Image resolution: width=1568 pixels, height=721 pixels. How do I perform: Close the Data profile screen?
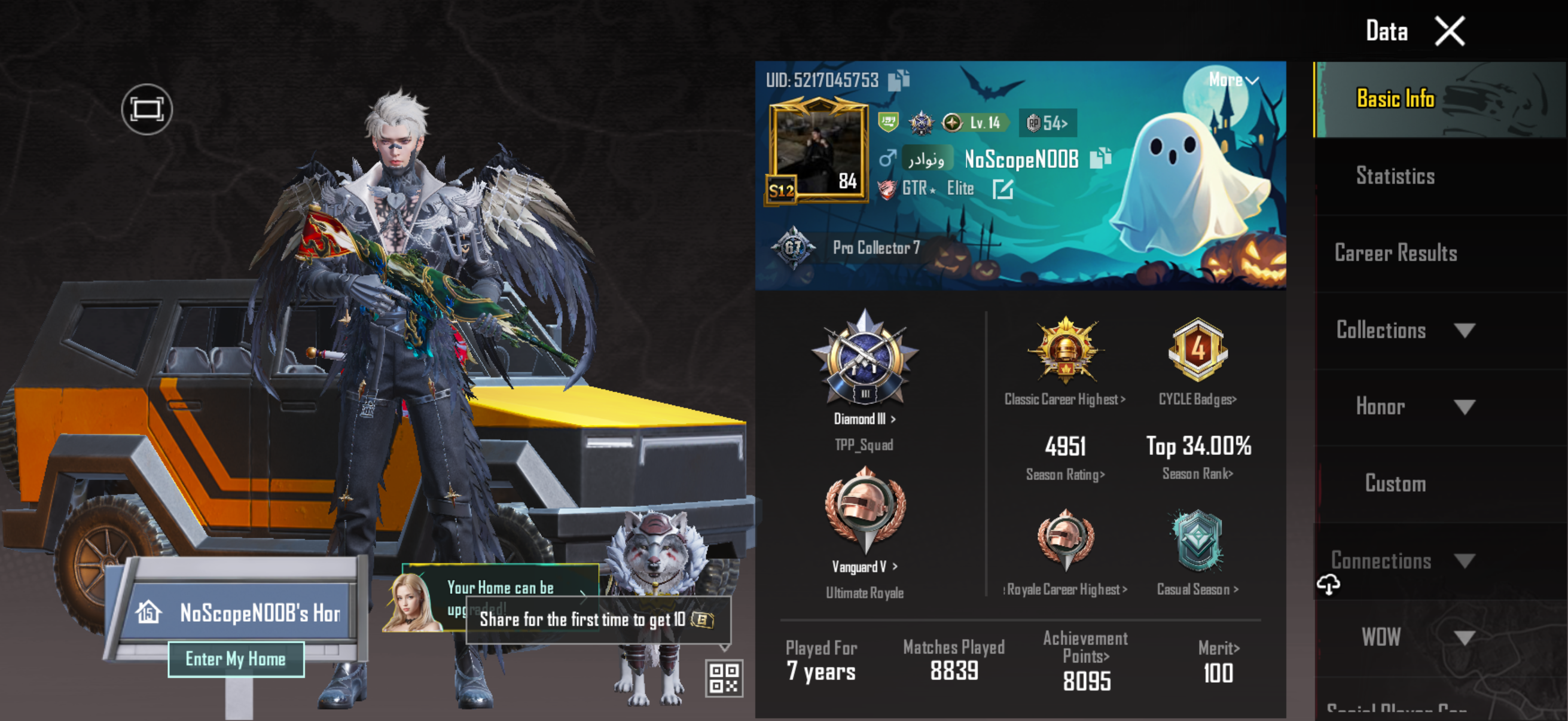pyautogui.click(x=1450, y=32)
